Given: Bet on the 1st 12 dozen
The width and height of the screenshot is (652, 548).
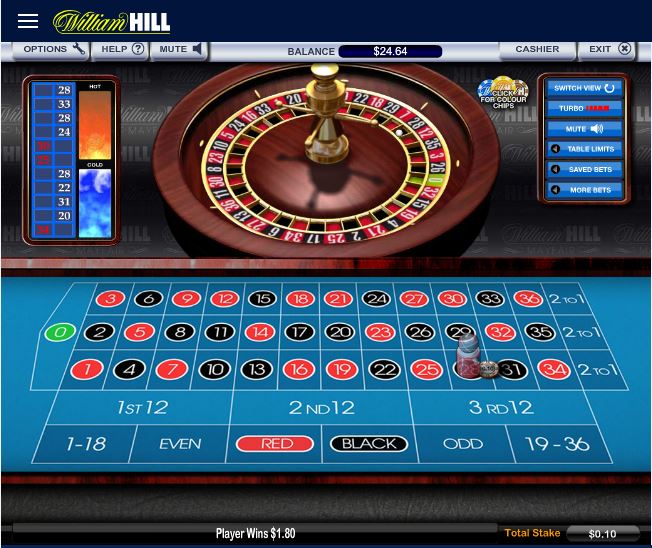Looking at the screenshot, I should tap(142, 407).
